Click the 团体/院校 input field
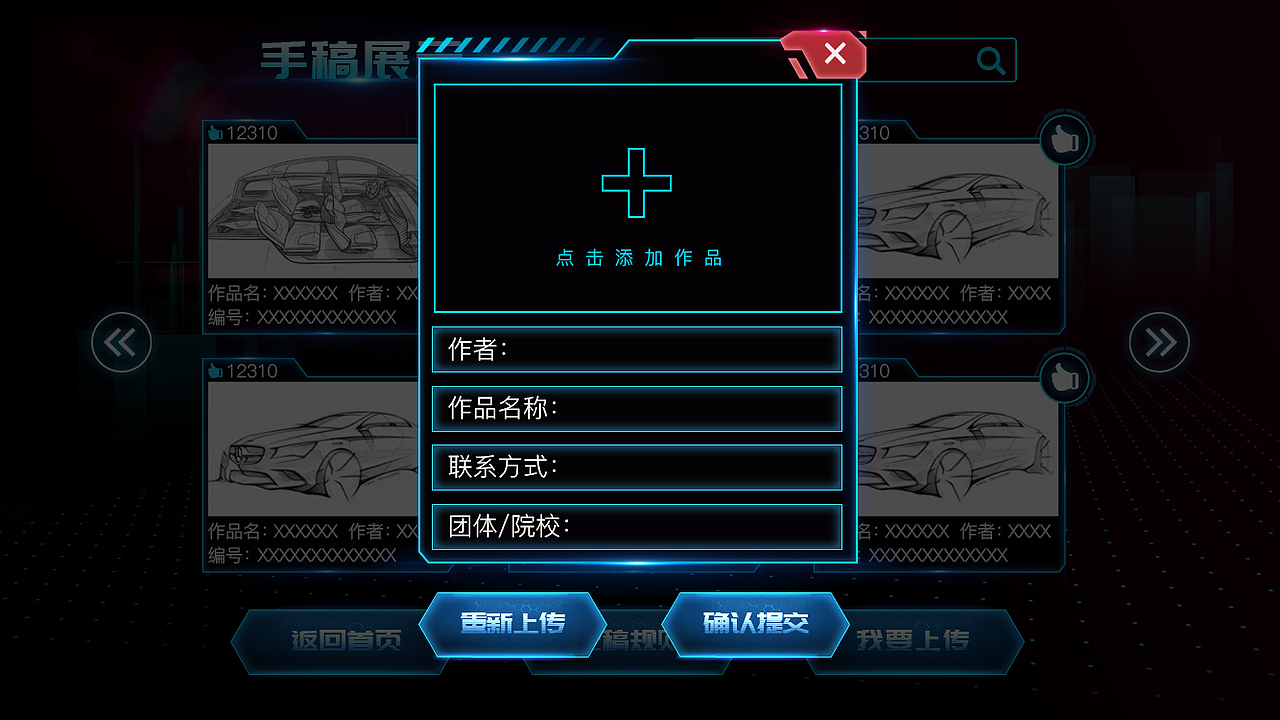The width and height of the screenshot is (1280, 720). tap(637, 527)
